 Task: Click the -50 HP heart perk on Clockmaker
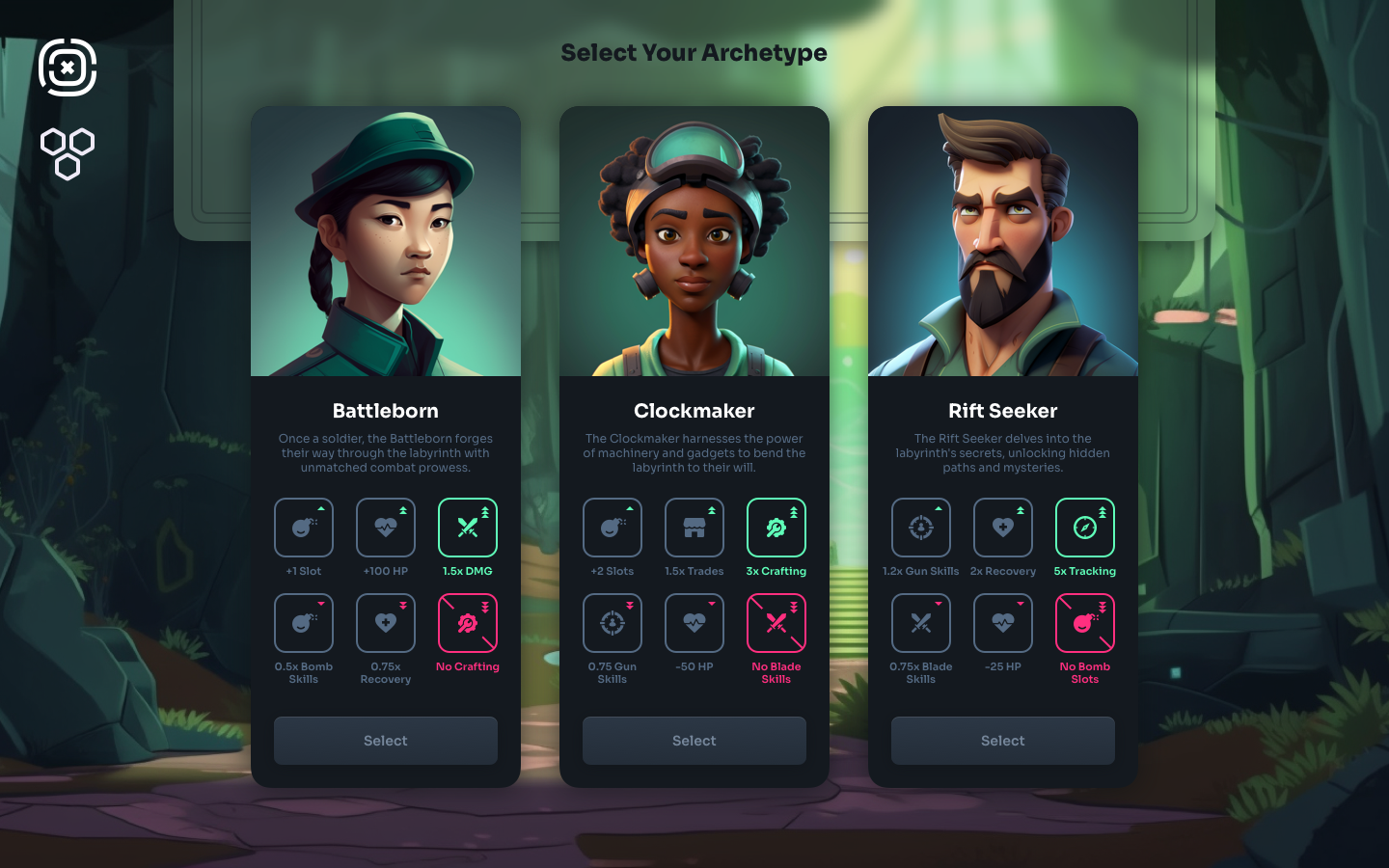click(x=694, y=623)
